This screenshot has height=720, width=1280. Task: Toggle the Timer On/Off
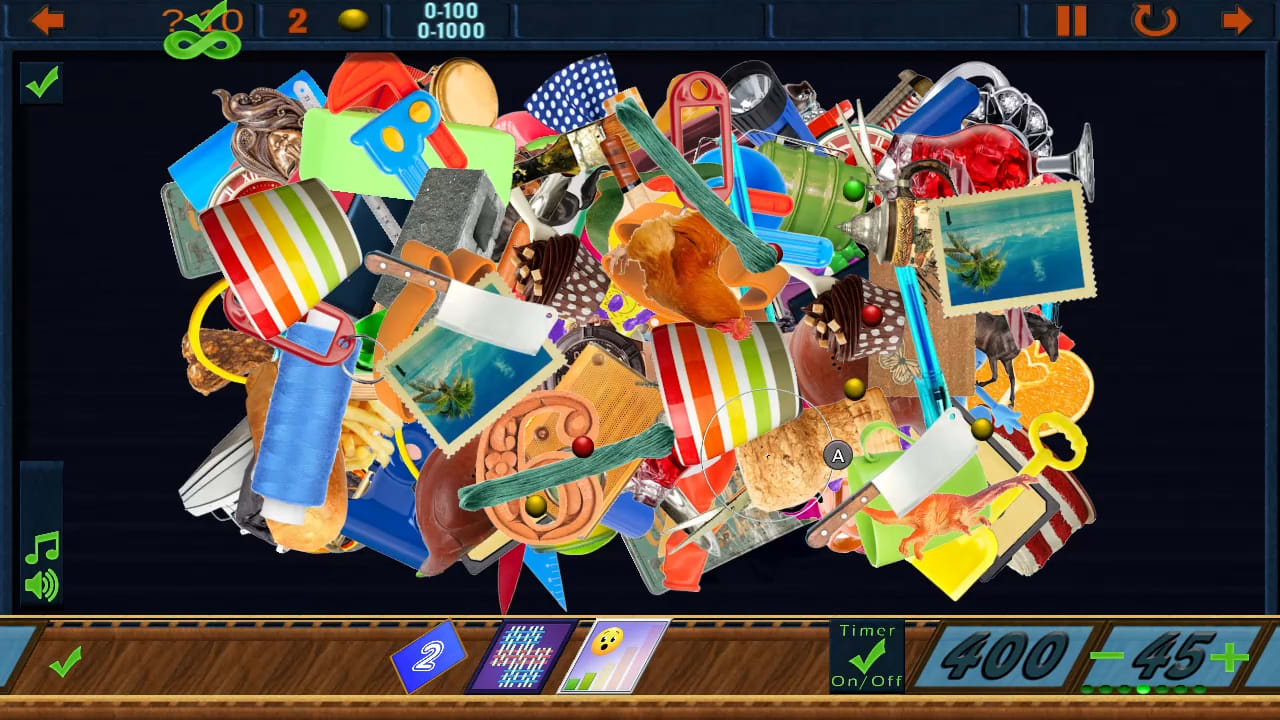(868, 657)
